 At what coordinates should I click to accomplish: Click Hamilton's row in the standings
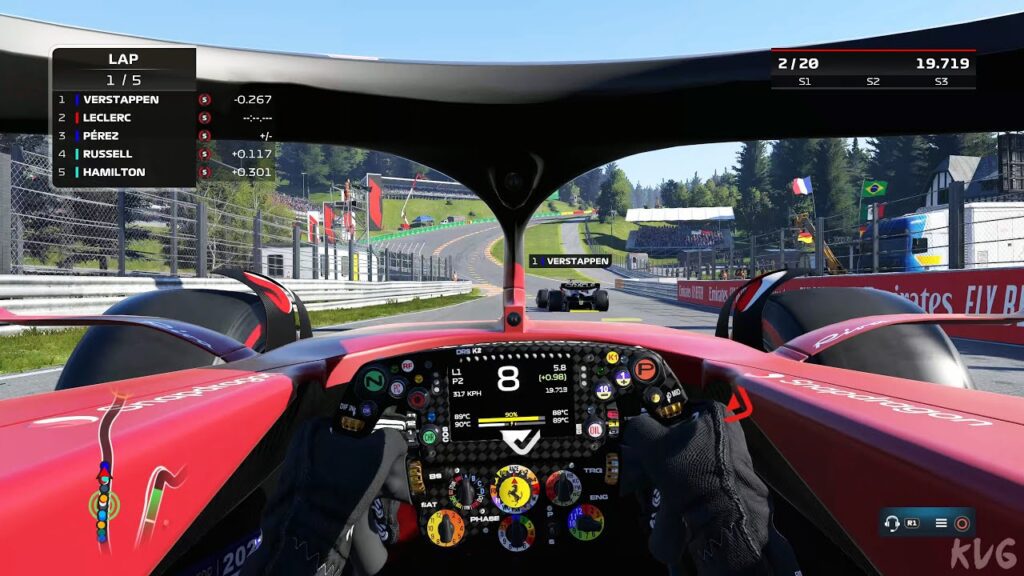[x=113, y=172]
